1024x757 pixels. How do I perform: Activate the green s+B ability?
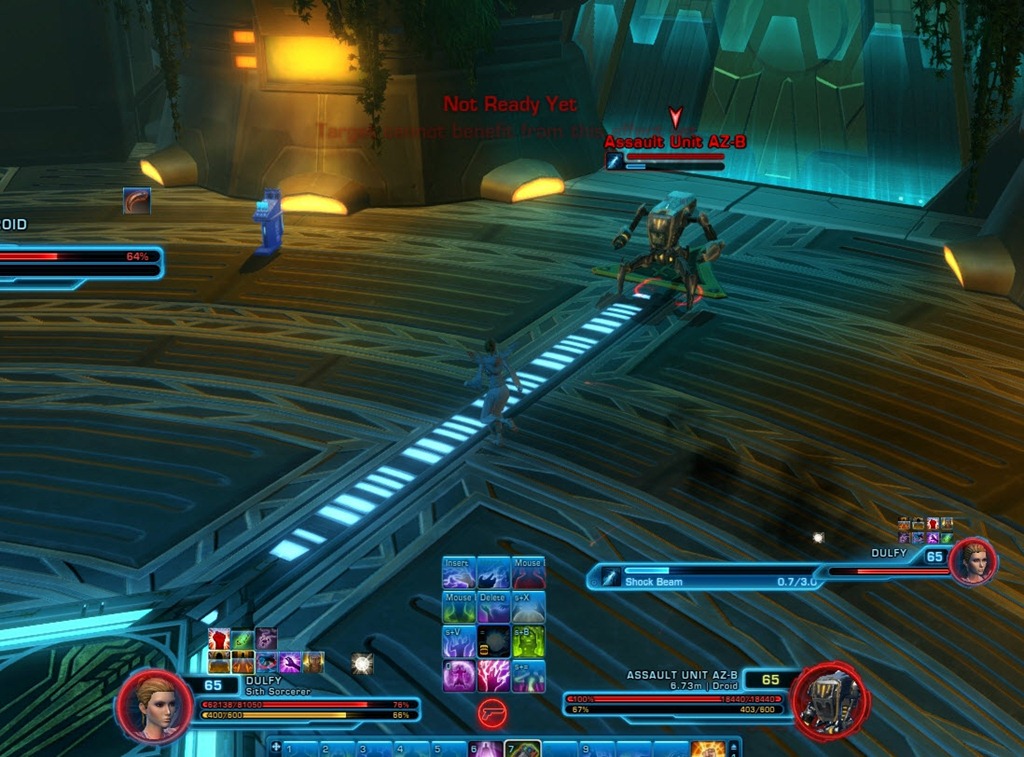[x=528, y=642]
